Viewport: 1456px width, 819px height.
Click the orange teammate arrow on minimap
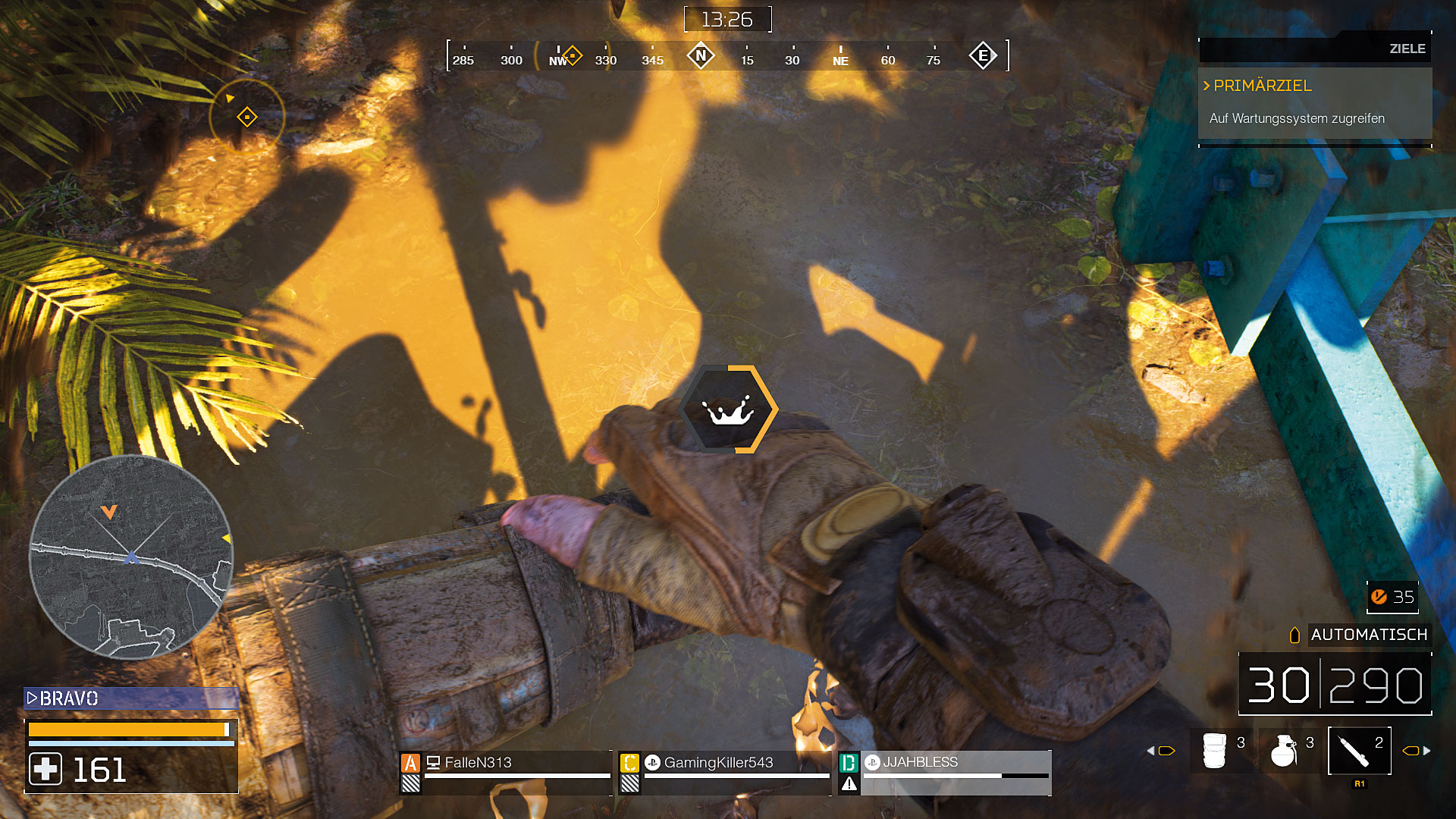coord(109,512)
